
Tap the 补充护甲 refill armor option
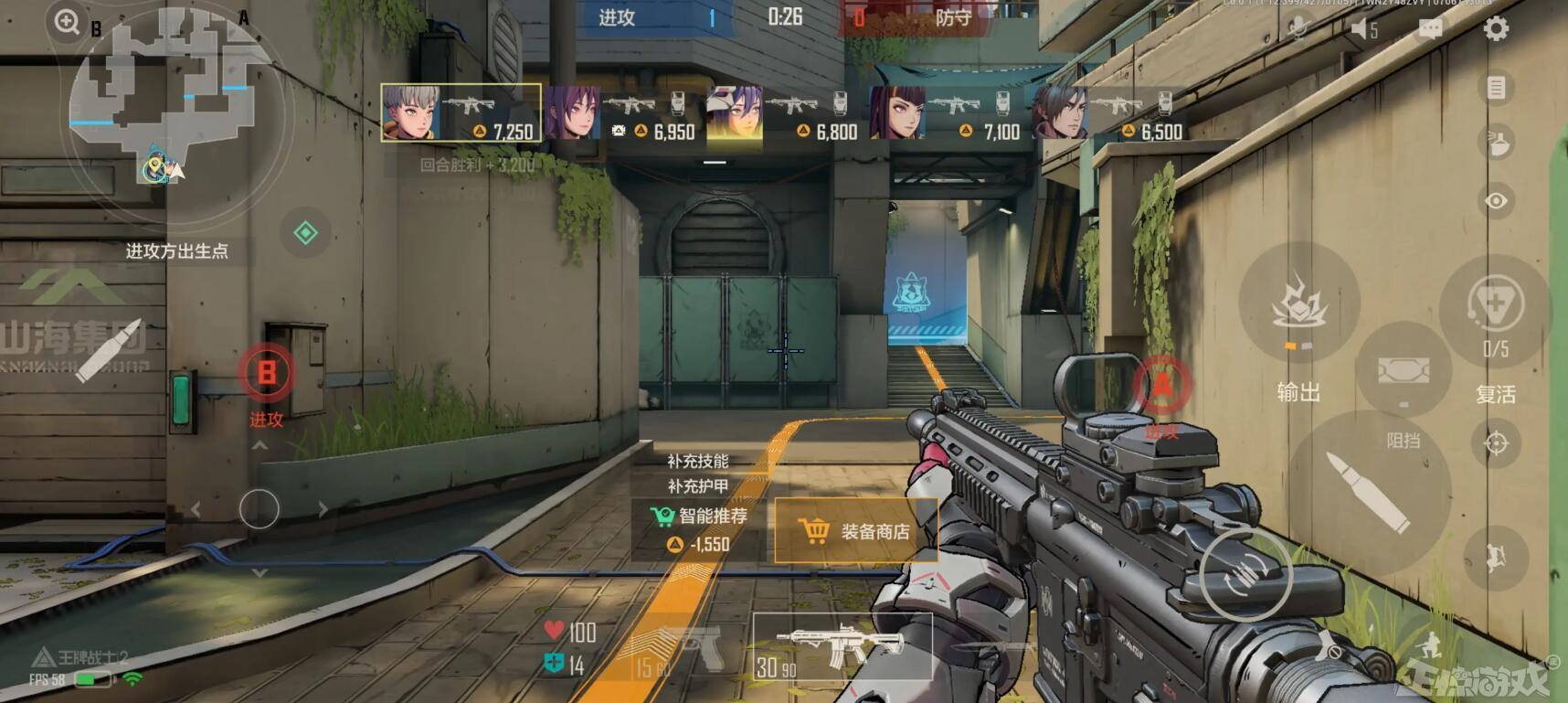[x=697, y=486]
